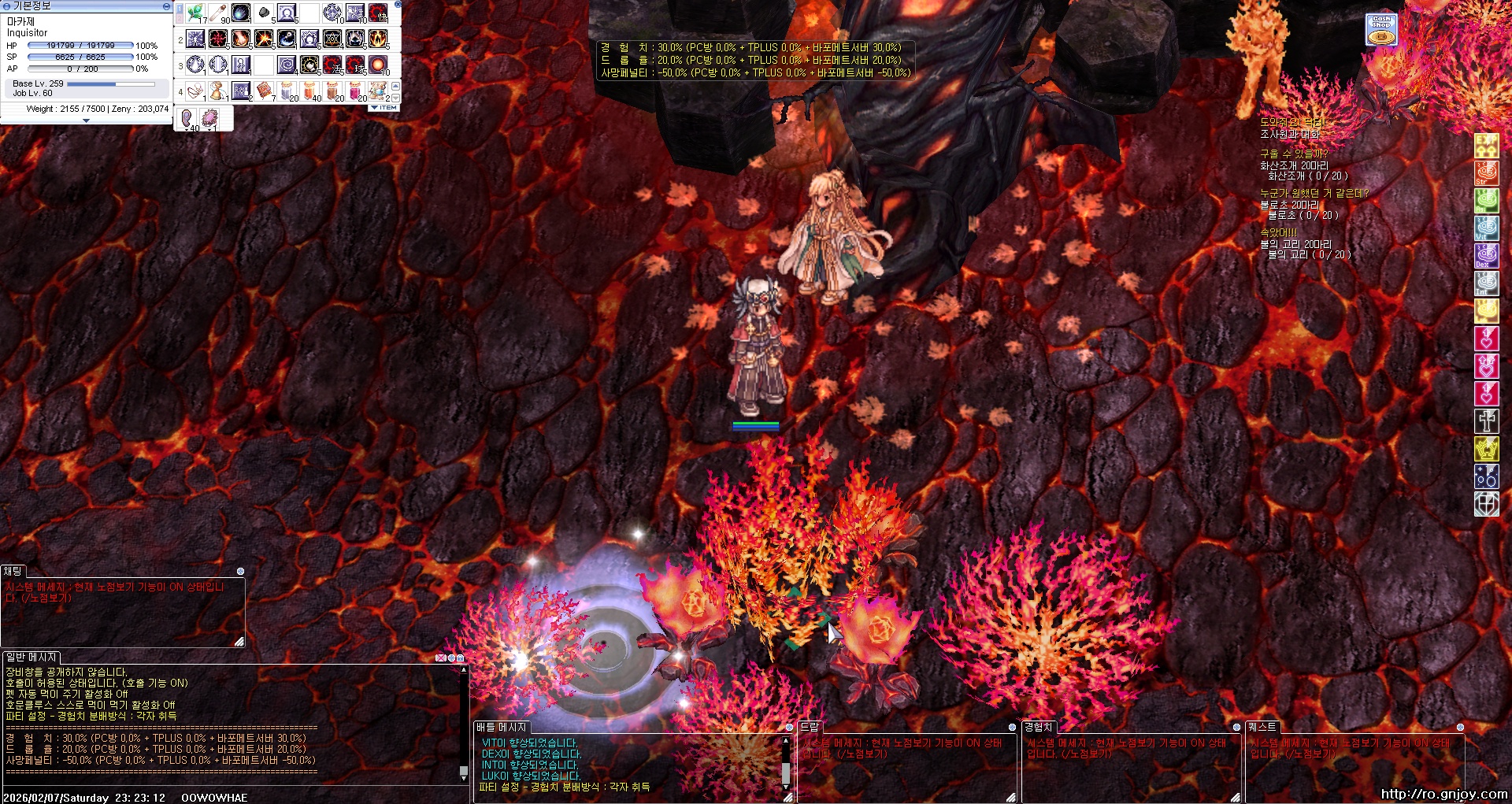Use the red book item slot

[x=264, y=91]
